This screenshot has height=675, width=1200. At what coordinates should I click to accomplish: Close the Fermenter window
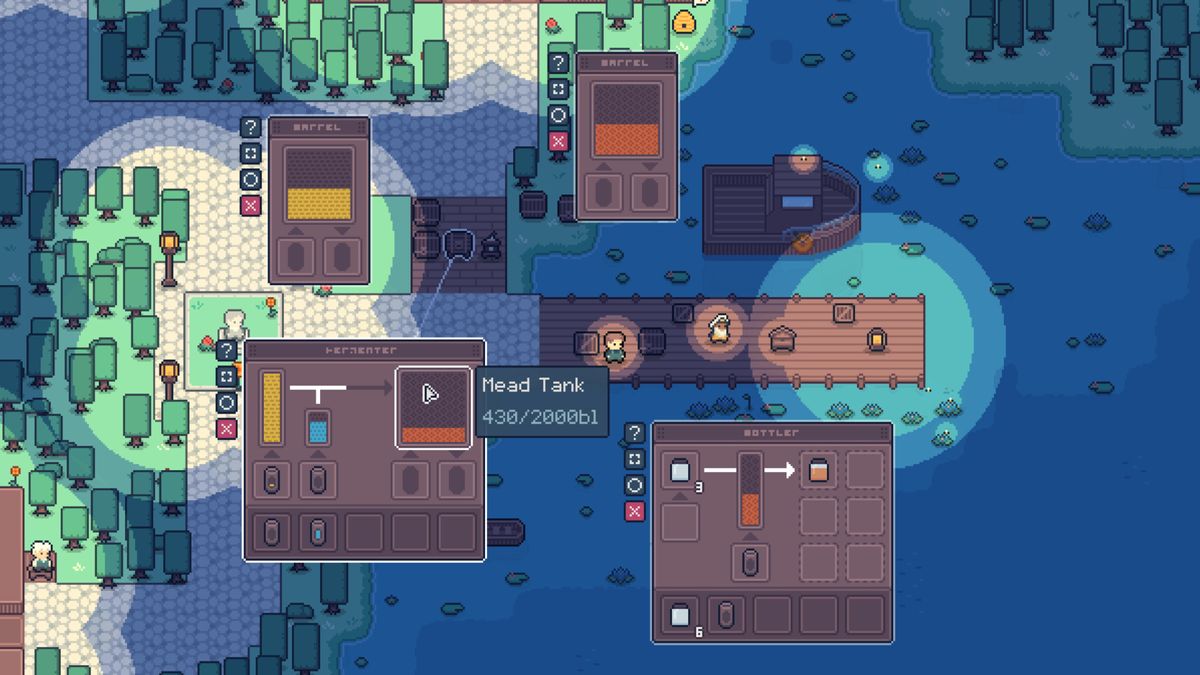pos(227,429)
